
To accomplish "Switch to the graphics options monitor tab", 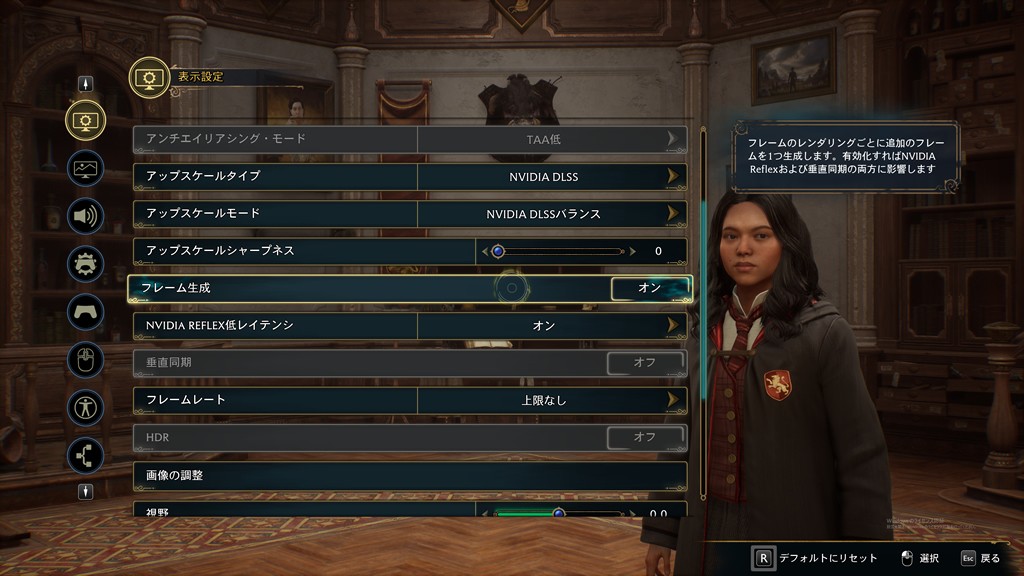I will (86, 168).
